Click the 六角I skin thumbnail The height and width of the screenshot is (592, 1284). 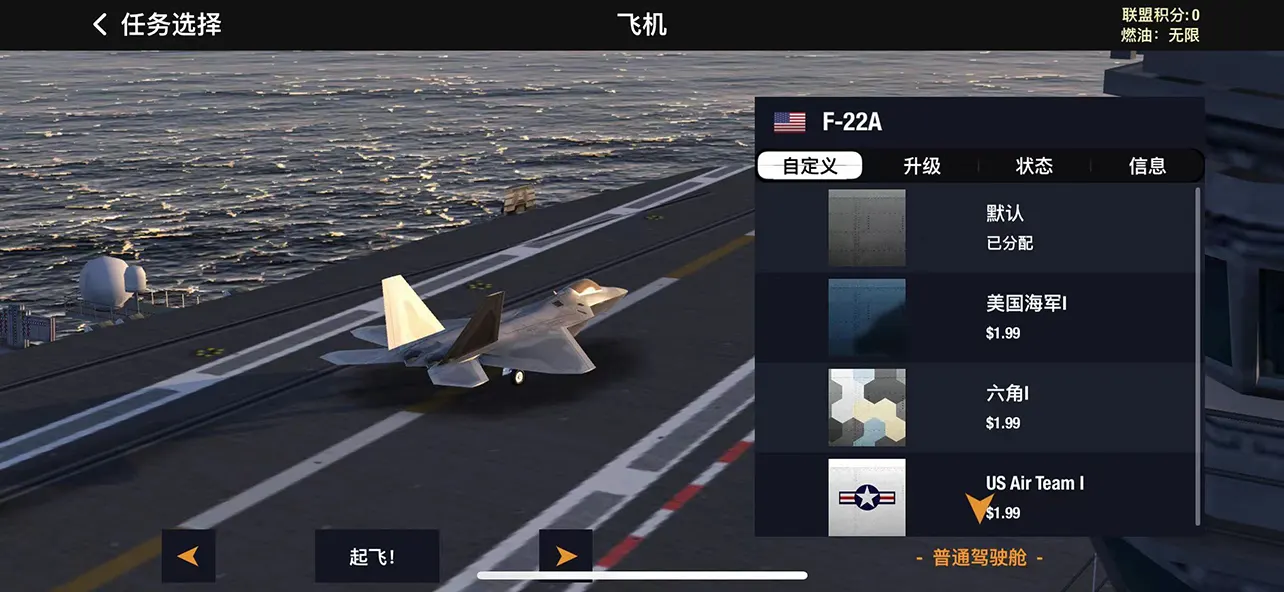(x=867, y=407)
